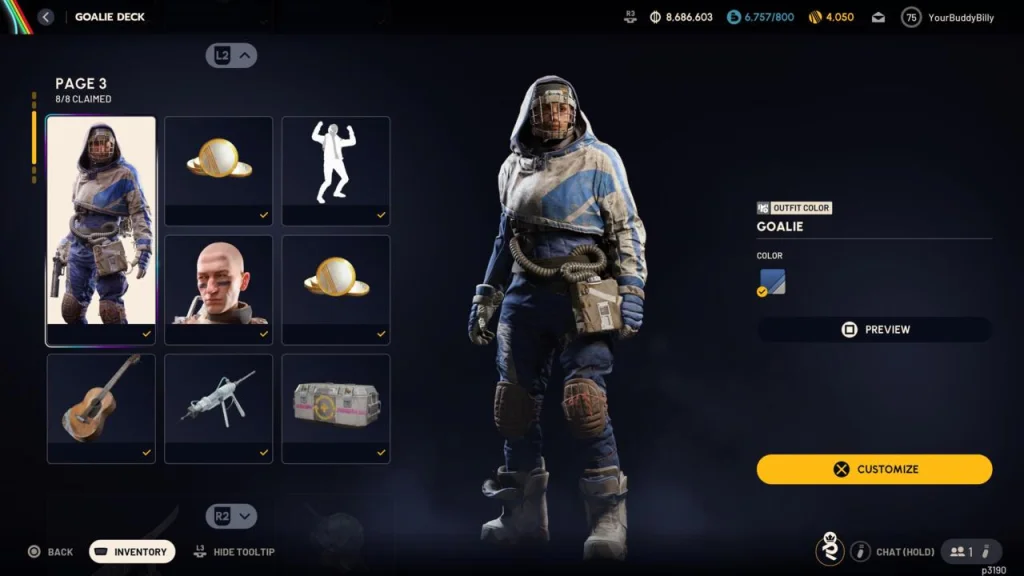
Task: Go to the next deck page
Action: coord(232,516)
